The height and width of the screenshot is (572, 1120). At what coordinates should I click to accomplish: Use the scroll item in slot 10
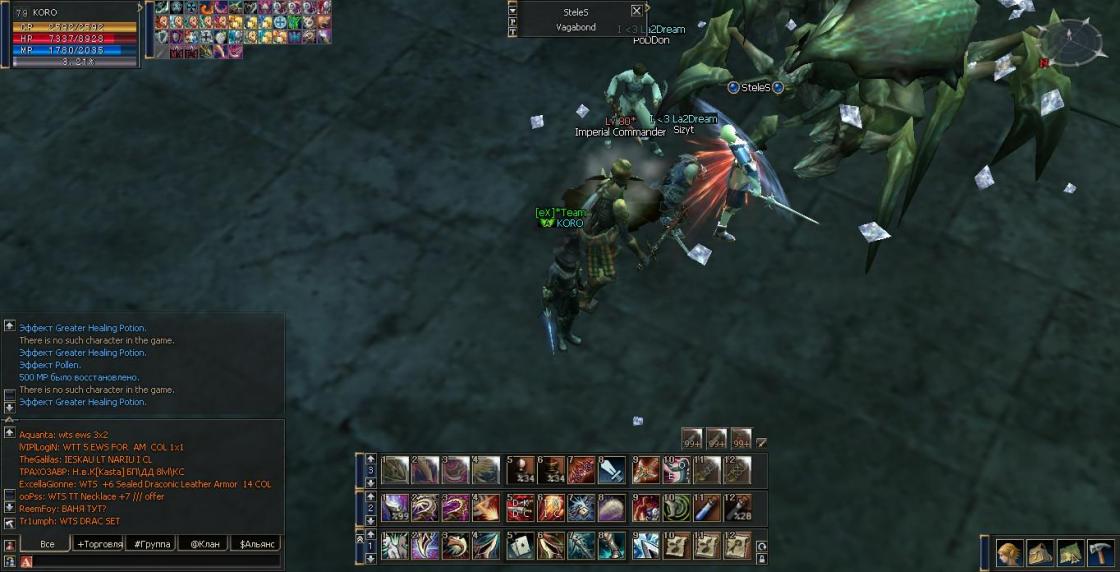pyautogui.click(x=676, y=546)
